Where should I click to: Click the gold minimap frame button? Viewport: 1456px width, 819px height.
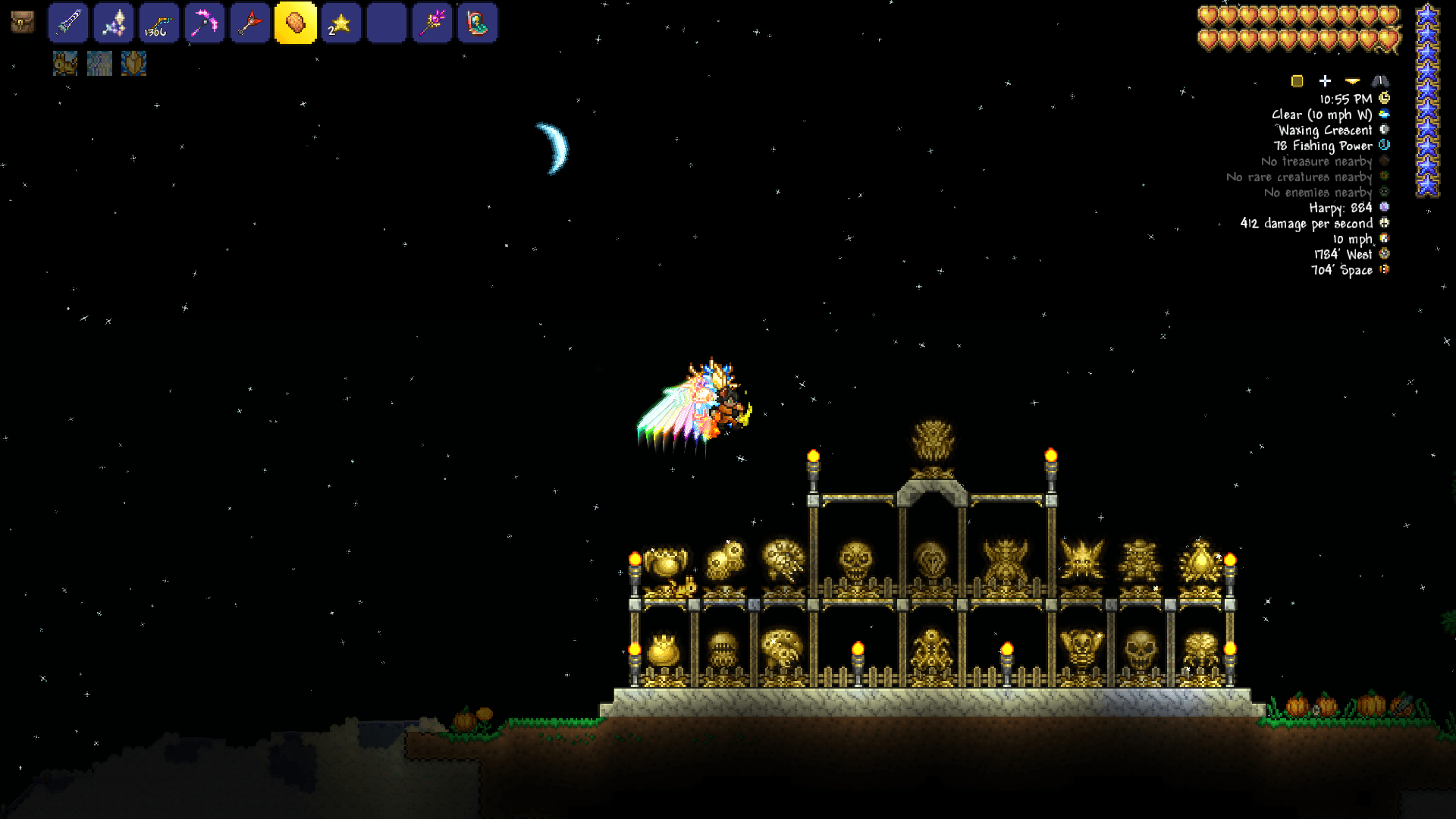coord(1298,80)
